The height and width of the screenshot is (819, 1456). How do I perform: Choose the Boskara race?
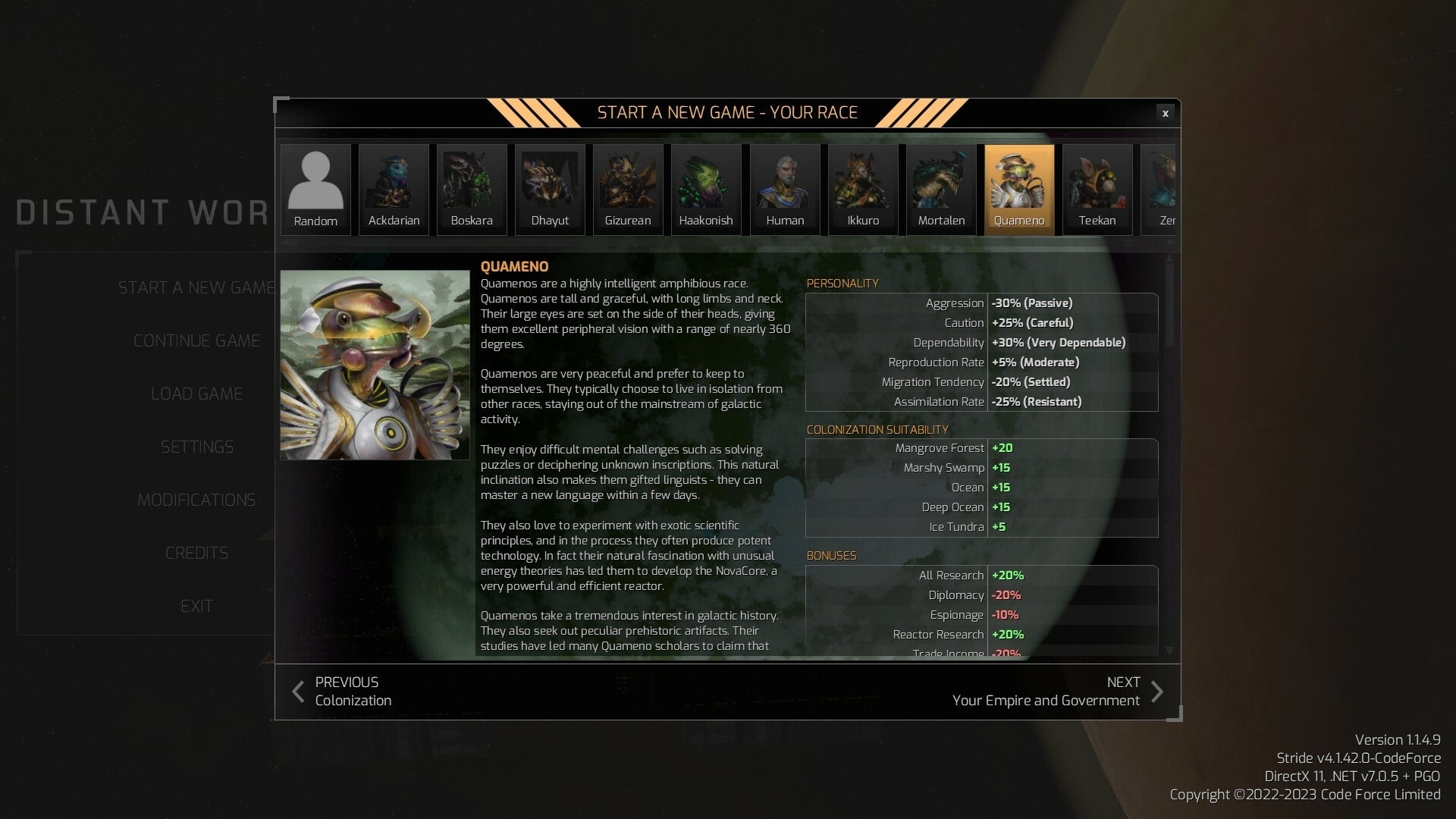pyautogui.click(x=471, y=186)
